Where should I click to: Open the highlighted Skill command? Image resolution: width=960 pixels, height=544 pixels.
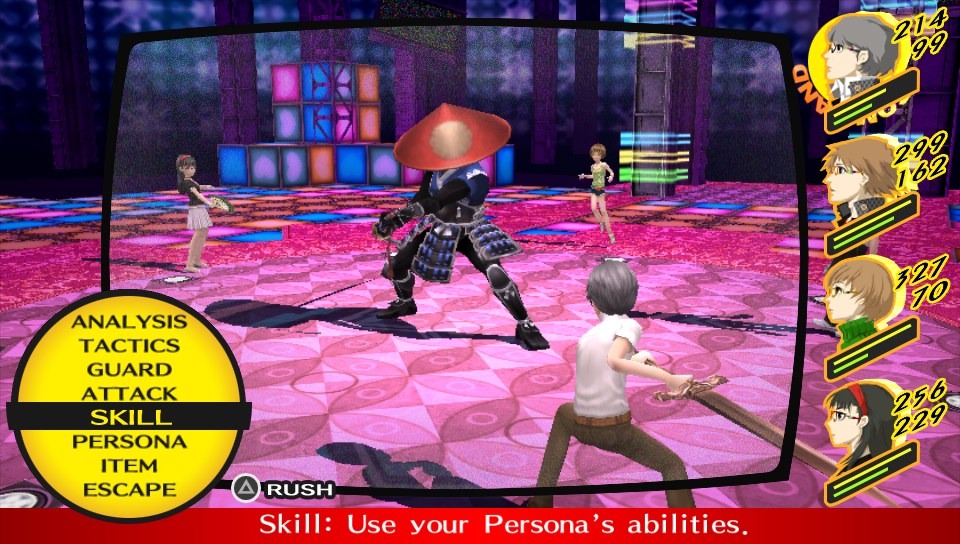click(129, 418)
